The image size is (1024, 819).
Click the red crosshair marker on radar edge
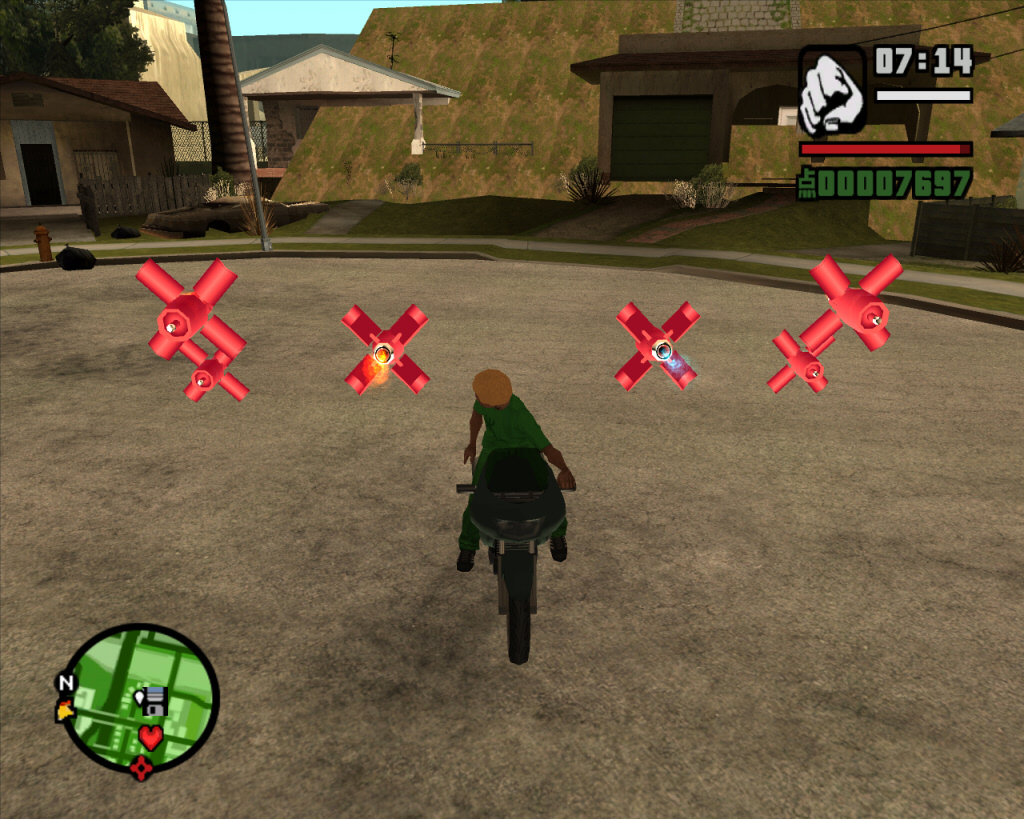point(141,767)
